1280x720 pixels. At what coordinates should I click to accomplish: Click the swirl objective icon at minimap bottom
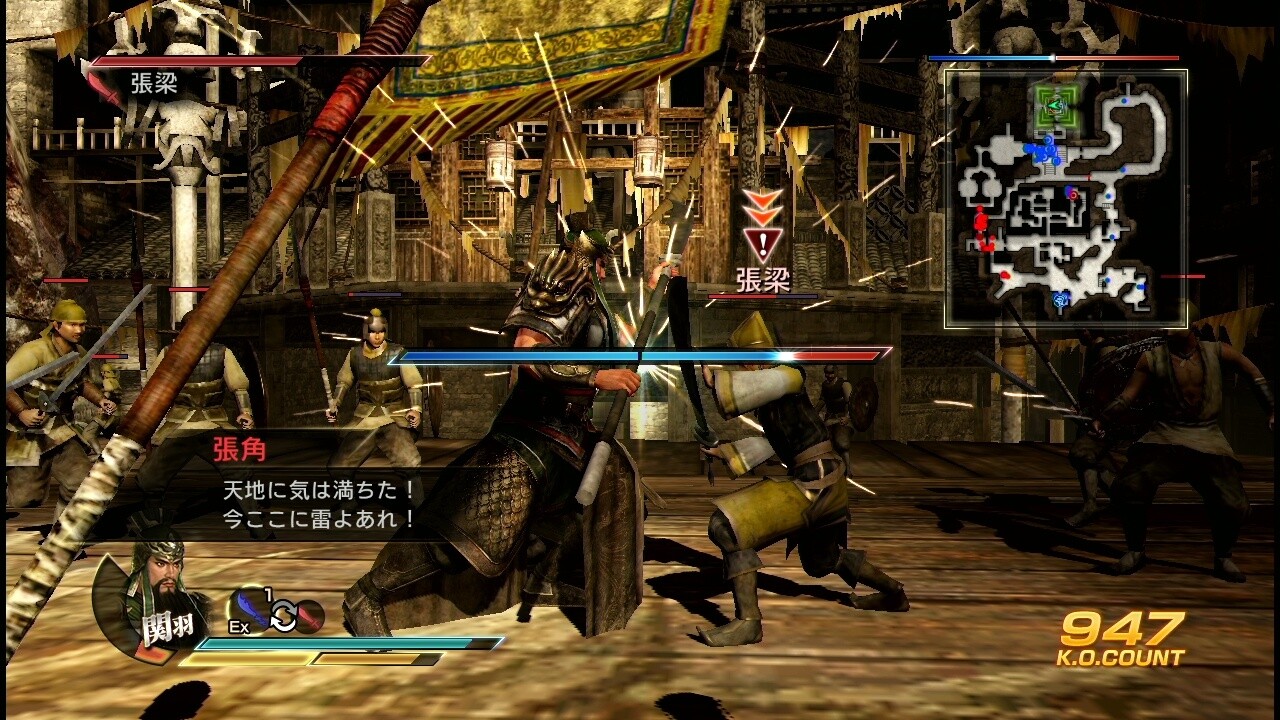coord(1061,299)
